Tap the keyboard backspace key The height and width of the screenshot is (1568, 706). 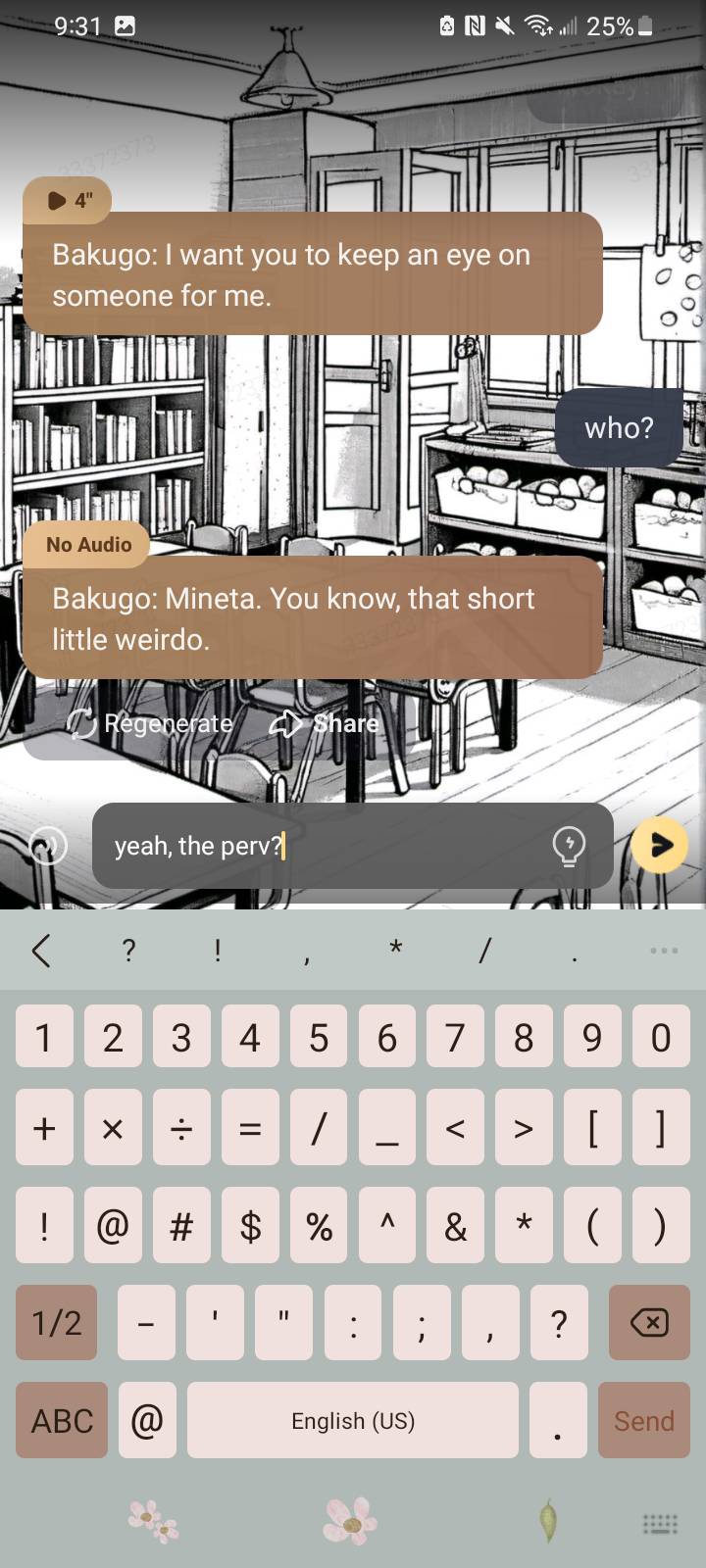[x=648, y=1323]
